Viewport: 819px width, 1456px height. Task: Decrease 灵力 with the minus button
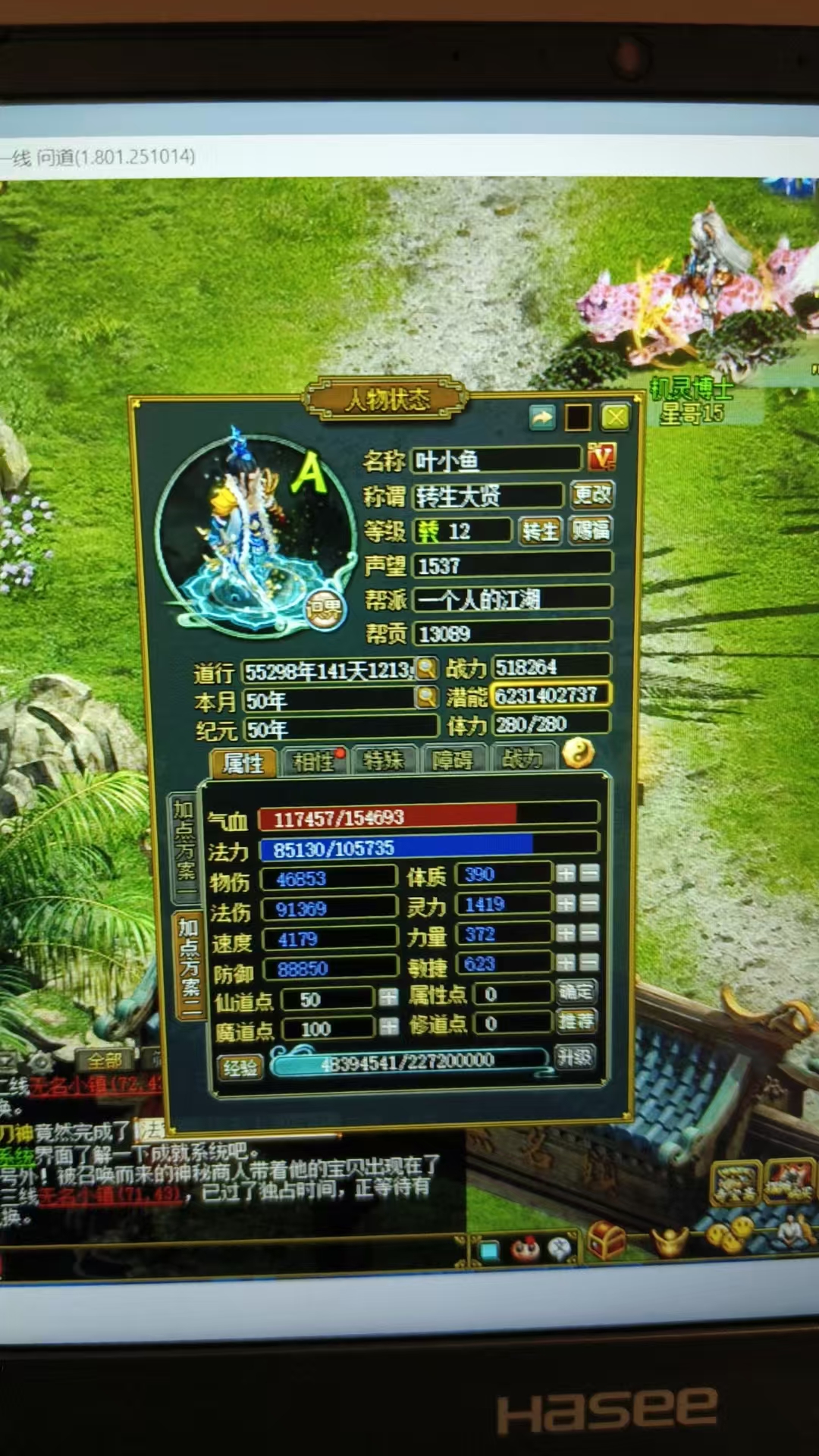pos(589,903)
